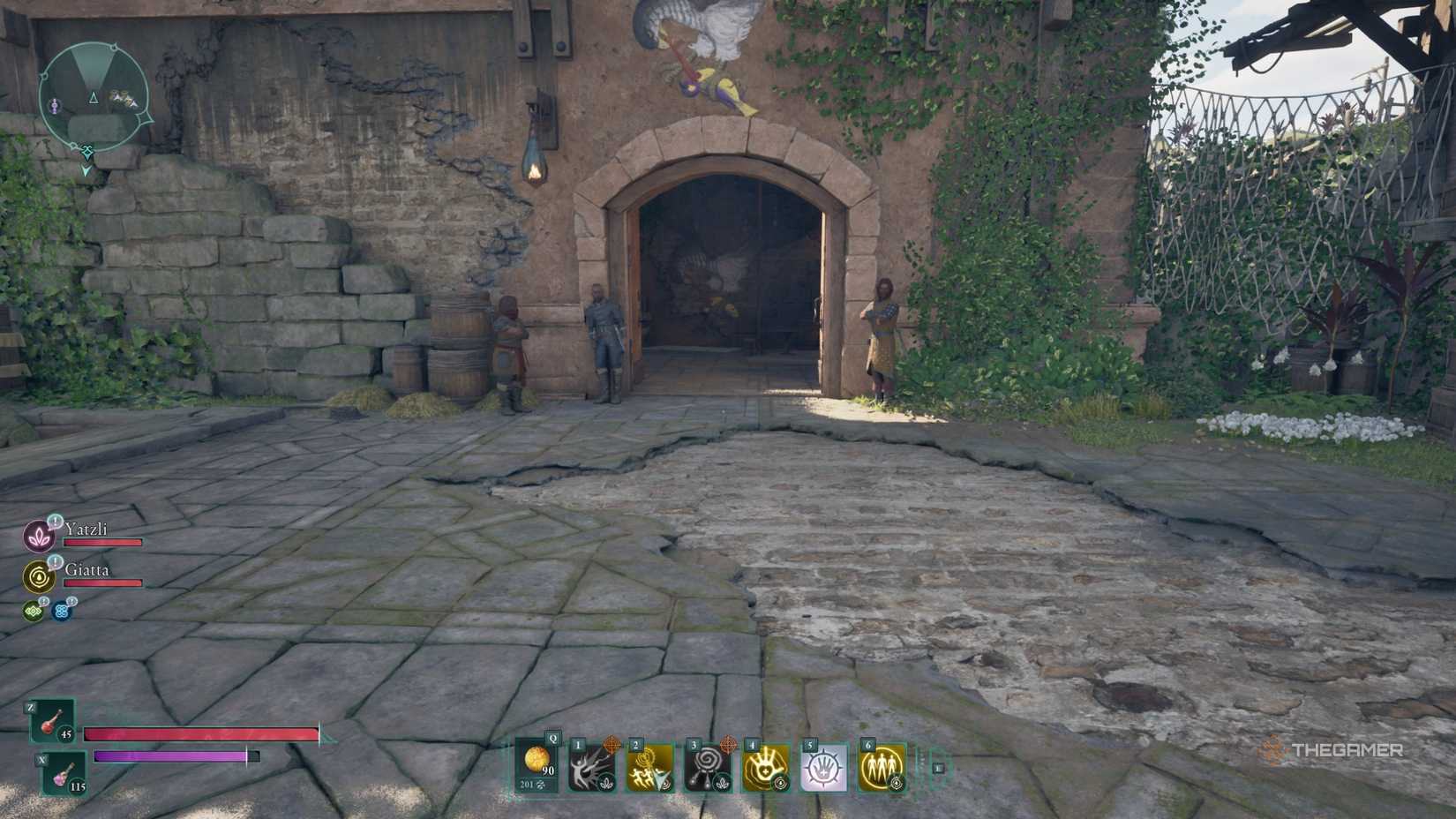Activate the barrier ability in slot 5
The width and height of the screenshot is (1456, 819).
pyautogui.click(x=823, y=766)
